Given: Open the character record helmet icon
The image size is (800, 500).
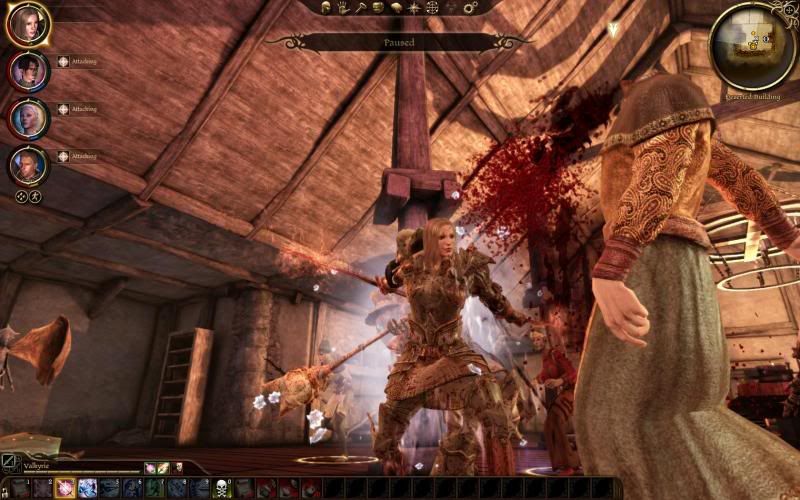Looking at the screenshot, I should (x=328, y=7).
